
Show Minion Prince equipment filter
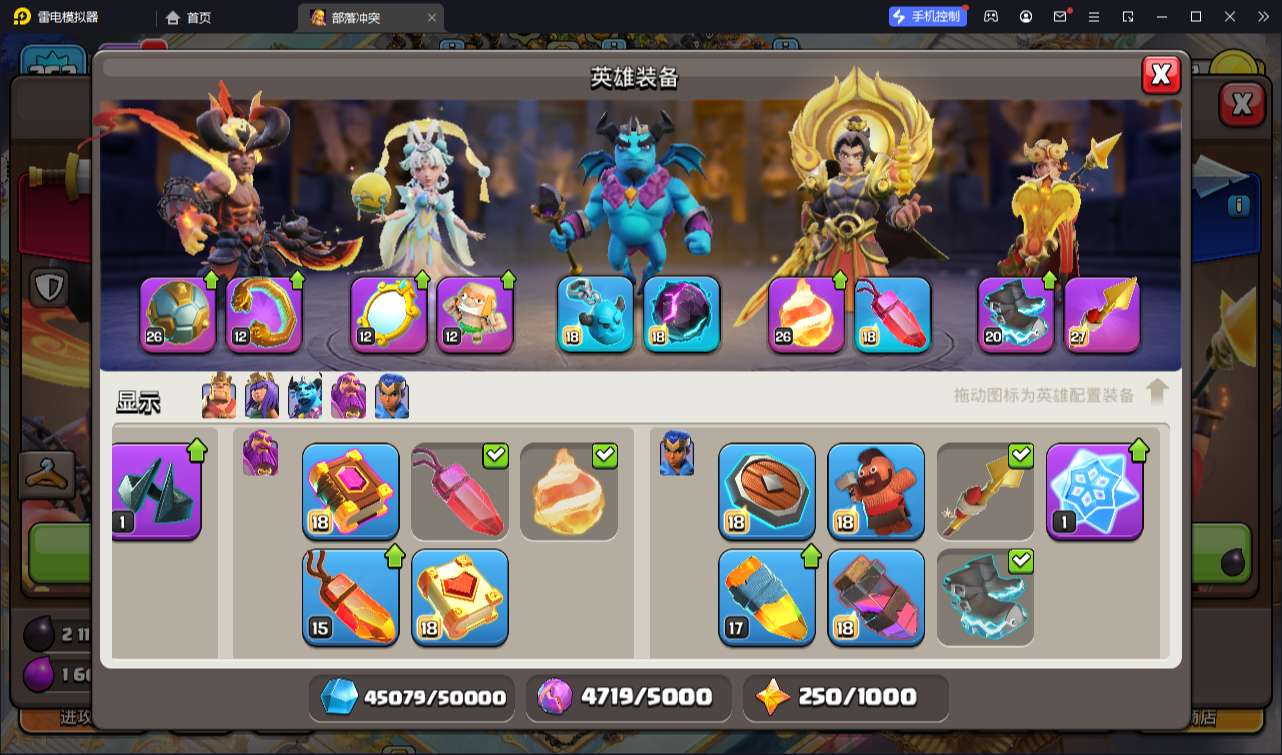click(x=305, y=396)
